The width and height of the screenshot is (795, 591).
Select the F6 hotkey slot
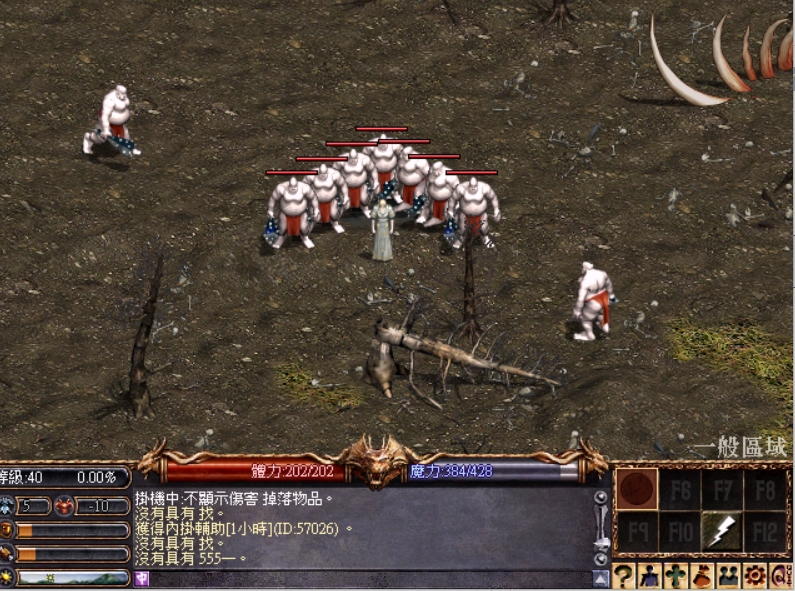679,490
